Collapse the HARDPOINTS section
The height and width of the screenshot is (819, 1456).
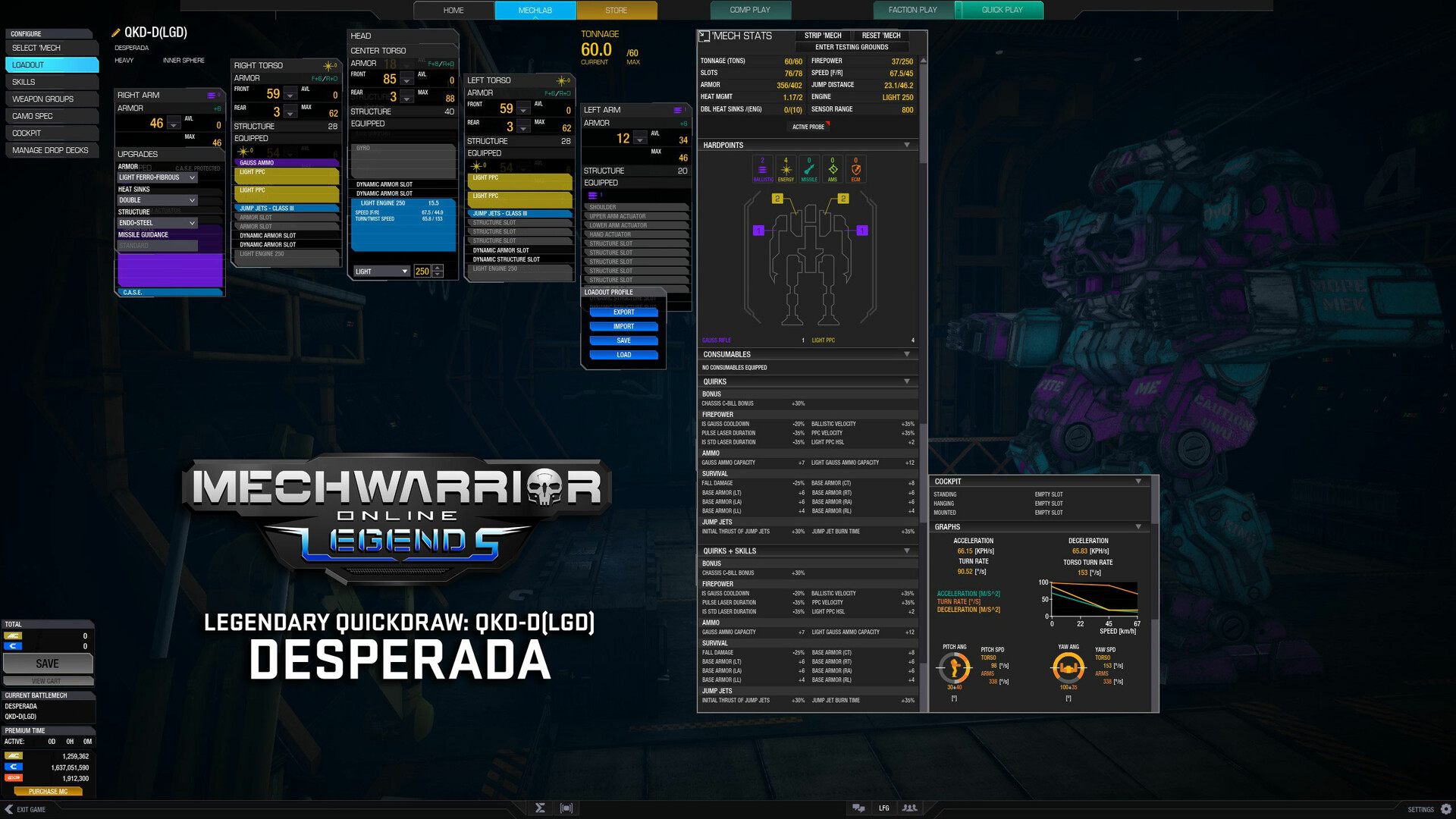point(907,145)
